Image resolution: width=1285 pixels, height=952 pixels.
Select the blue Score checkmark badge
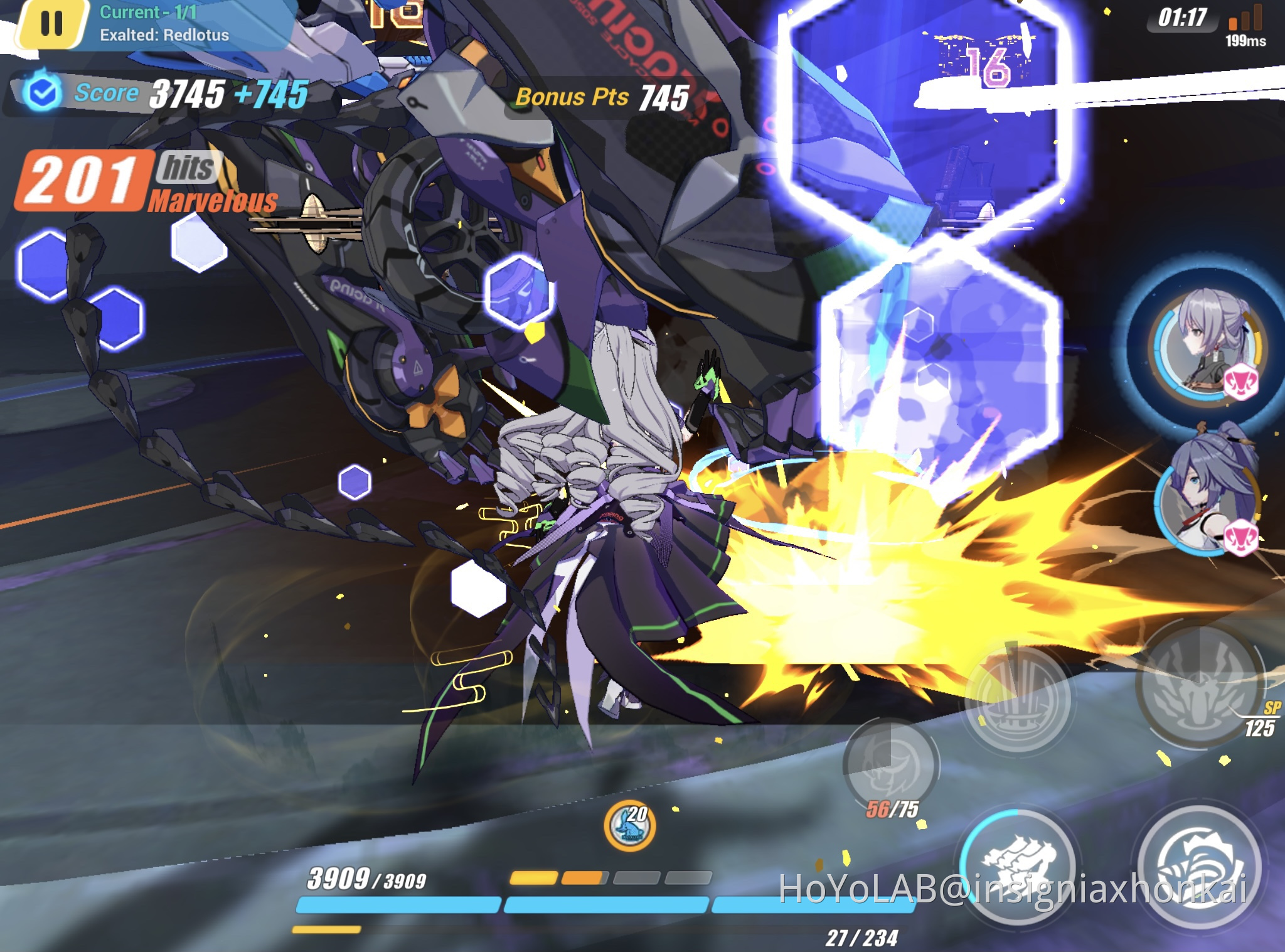(x=43, y=93)
